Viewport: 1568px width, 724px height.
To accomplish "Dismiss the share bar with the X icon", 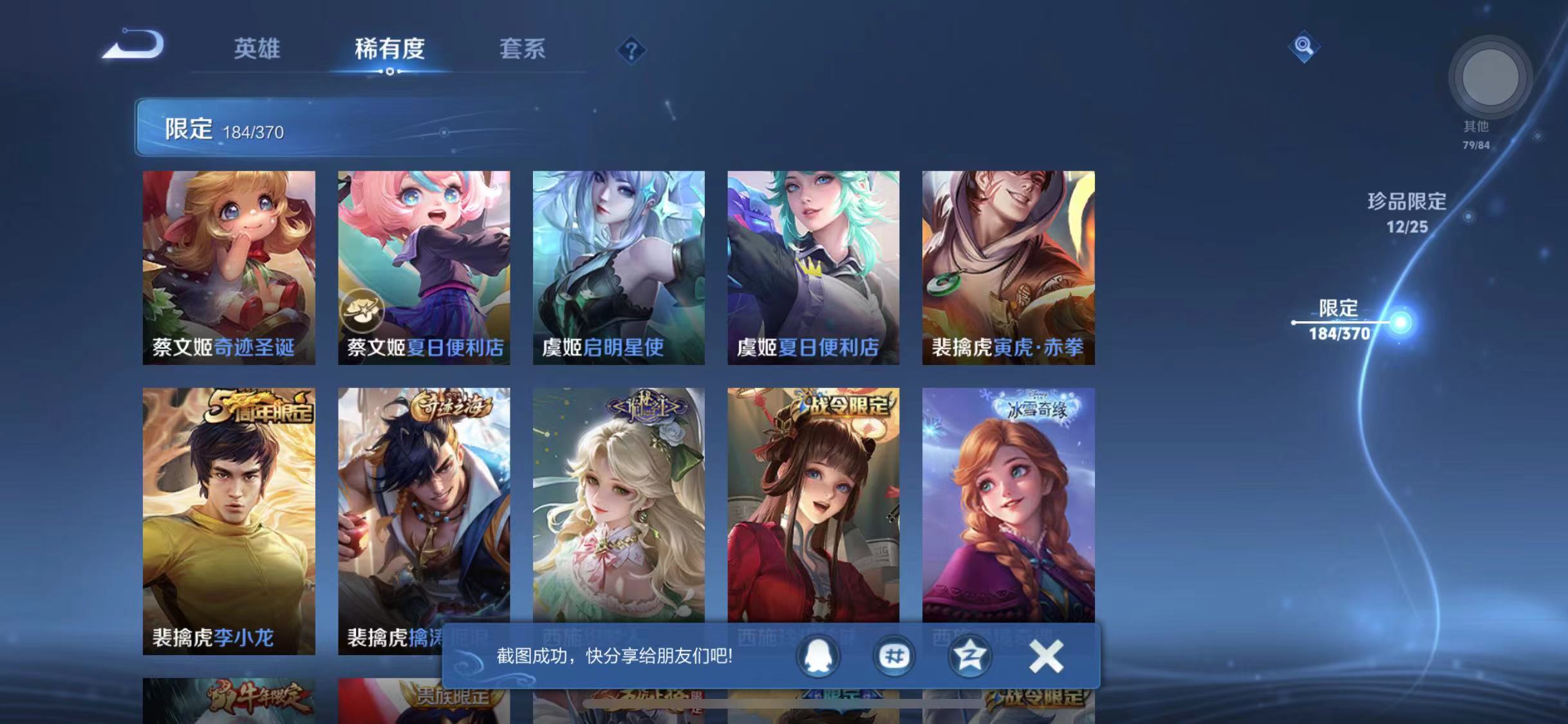I will (1046, 656).
